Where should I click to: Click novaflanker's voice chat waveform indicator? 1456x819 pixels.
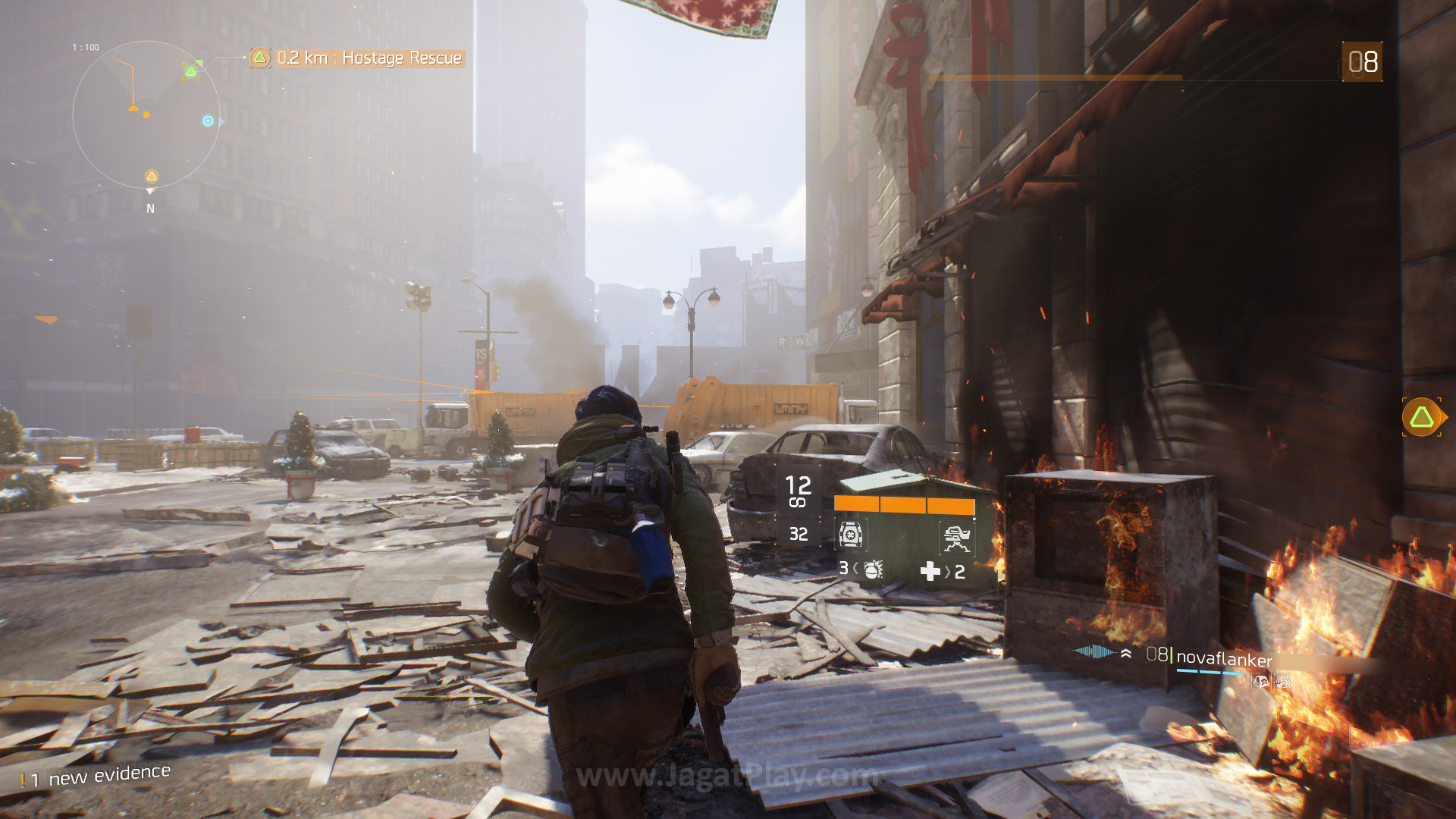click(x=1094, y=651)
